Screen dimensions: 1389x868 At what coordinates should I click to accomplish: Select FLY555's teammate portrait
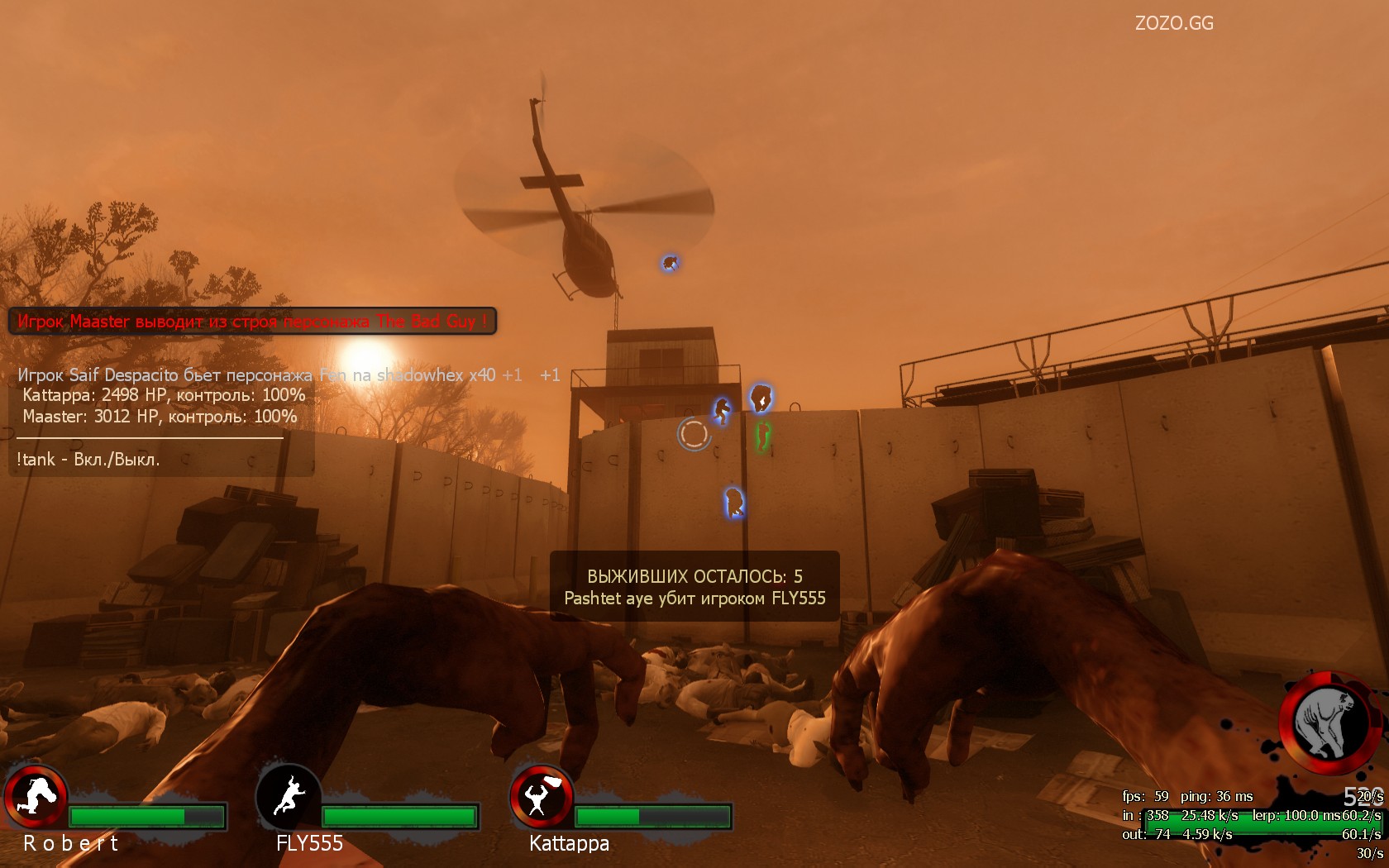(x=288, y=797)
